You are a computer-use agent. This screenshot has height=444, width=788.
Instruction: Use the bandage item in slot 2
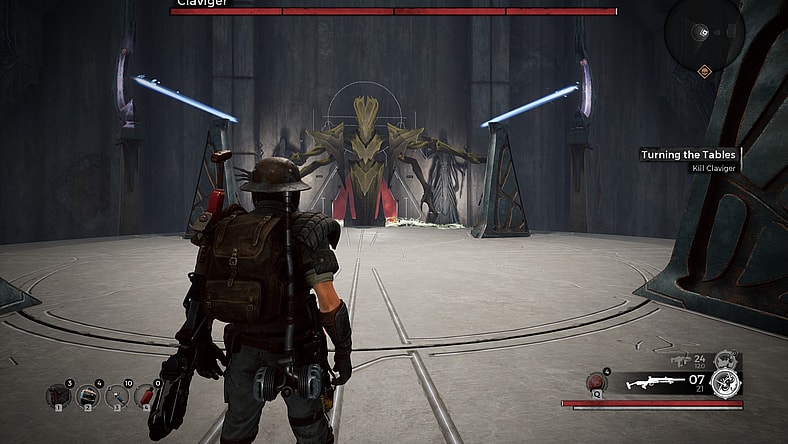(88, 396)
